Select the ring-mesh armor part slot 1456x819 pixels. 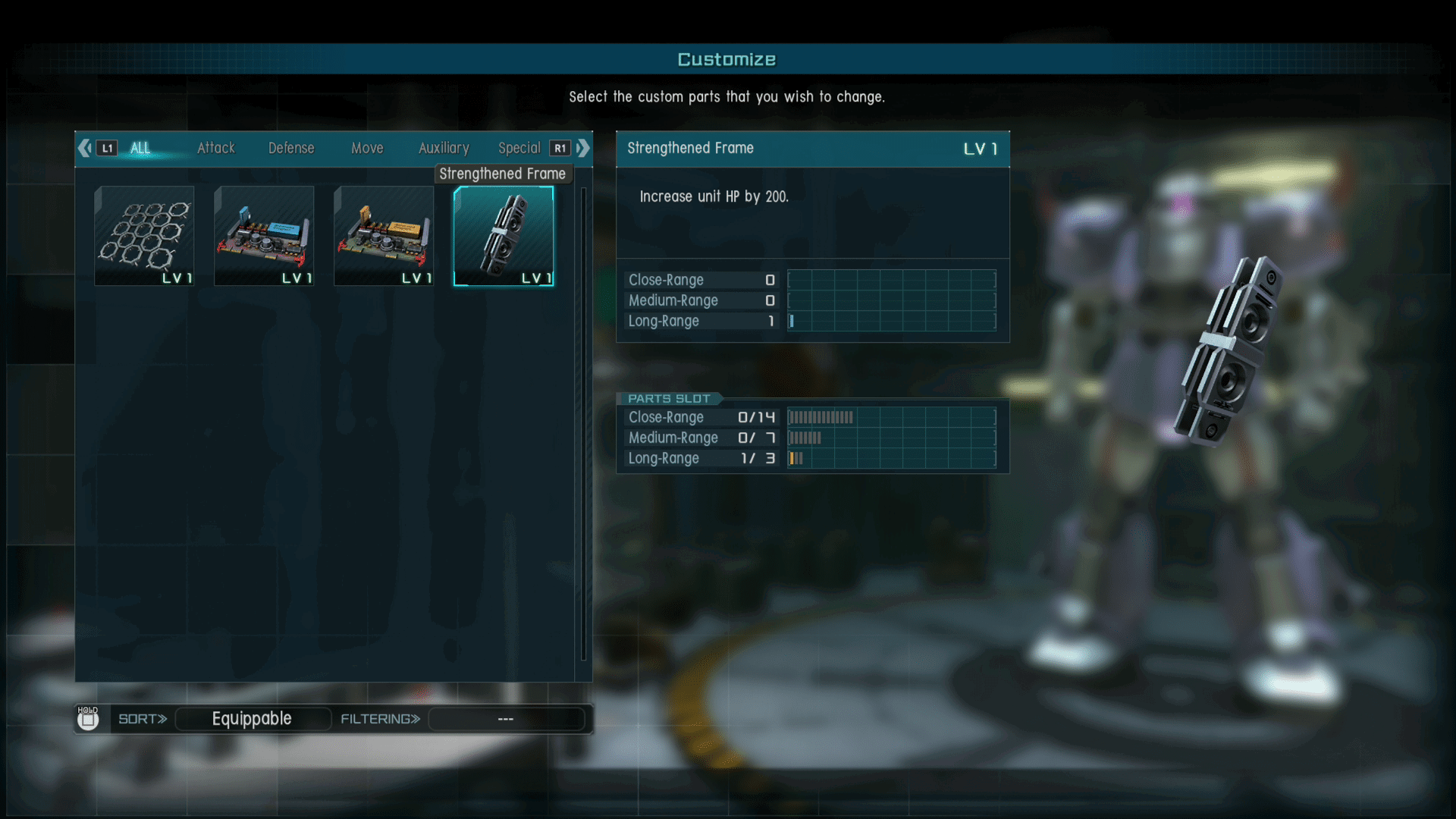pos(144,236)
